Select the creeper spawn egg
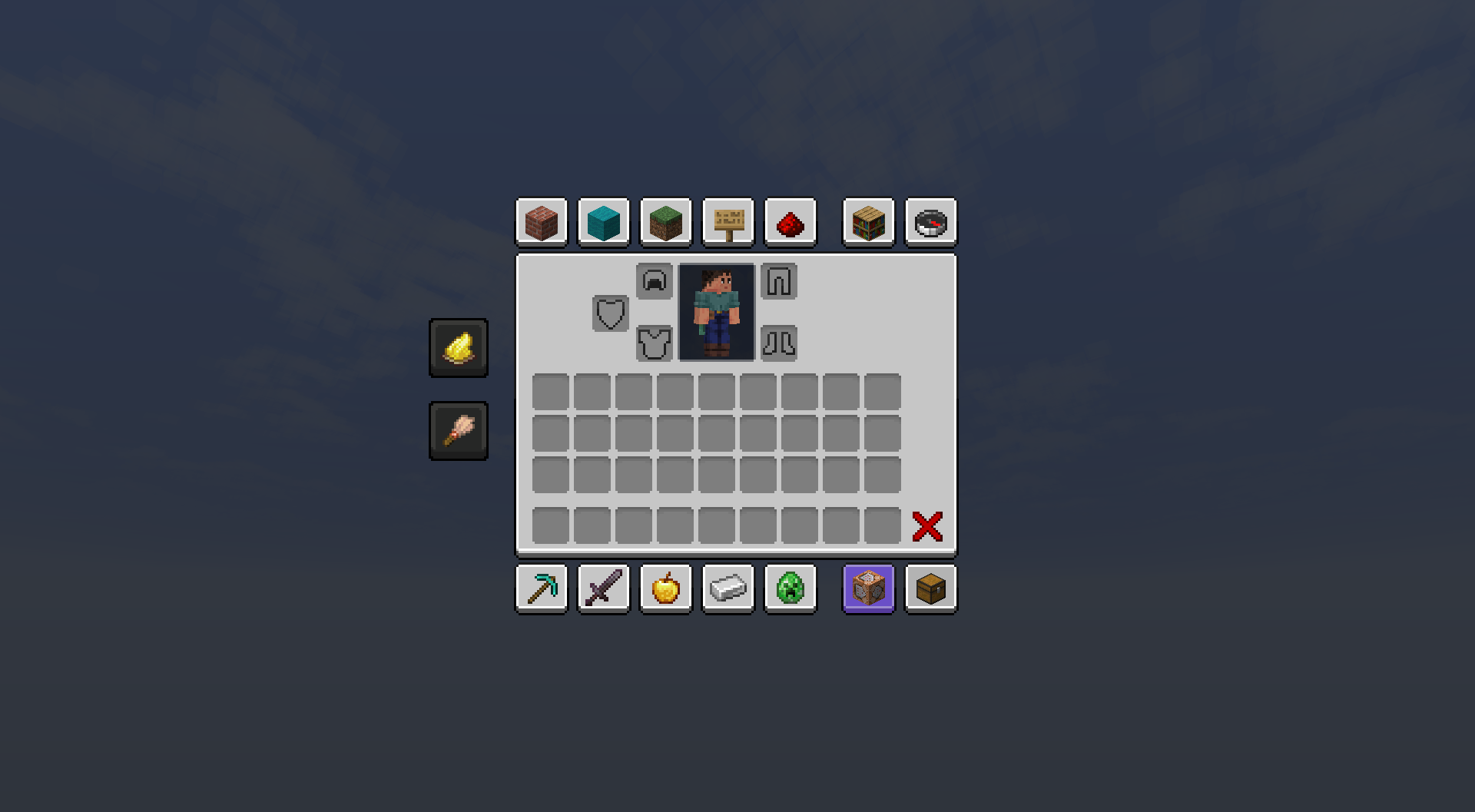Image resolution: width=1475 pixels, height=812 pixels. (791, 588)
